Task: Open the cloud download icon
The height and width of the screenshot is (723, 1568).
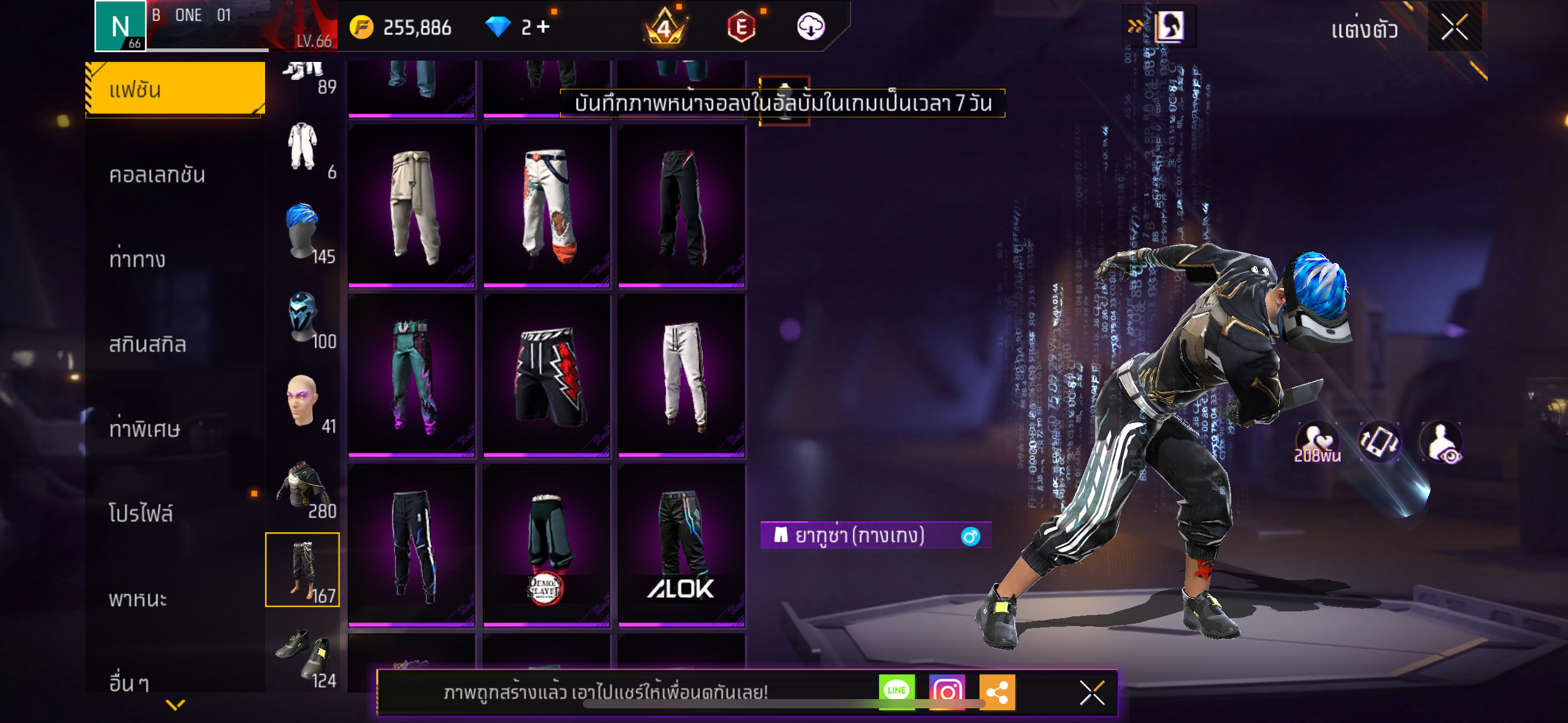Action: [810, 27]
